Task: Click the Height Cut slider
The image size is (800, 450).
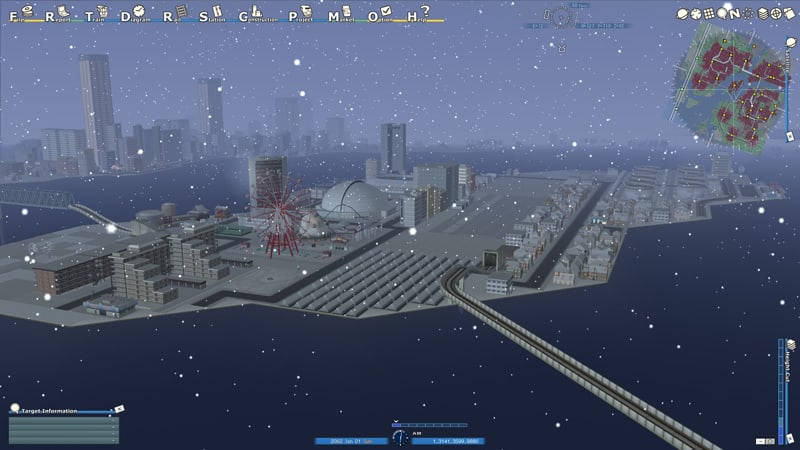Action: 781,390
